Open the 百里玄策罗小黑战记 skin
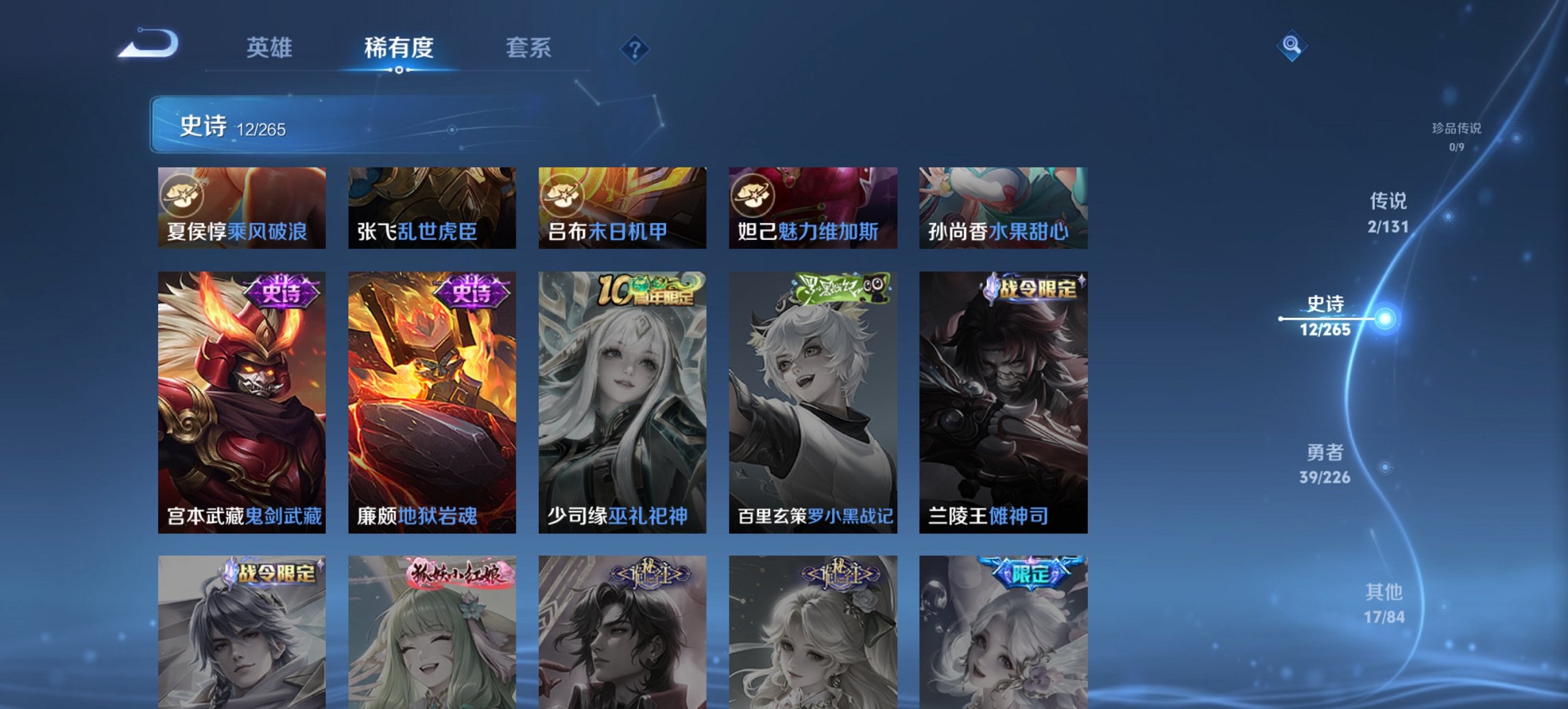This screenshot has width=1568, height=709. coord(812,397)
